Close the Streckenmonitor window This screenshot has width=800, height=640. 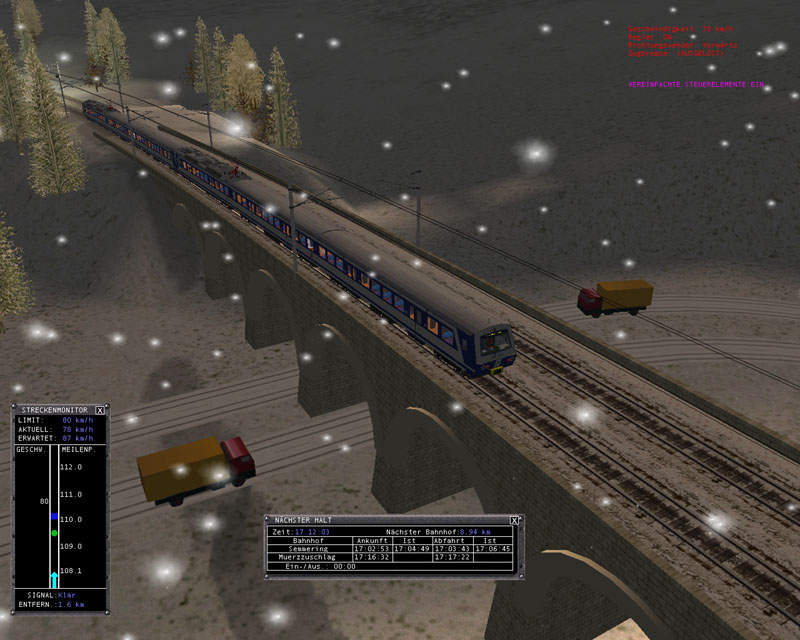click(100, 410)
